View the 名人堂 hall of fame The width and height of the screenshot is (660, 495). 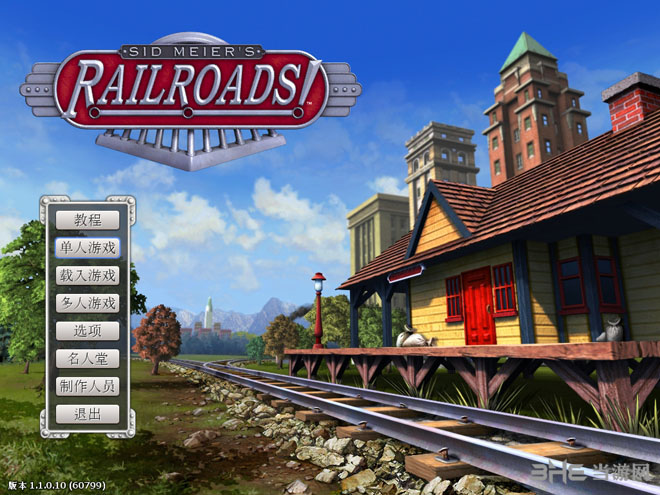[88, 358]
